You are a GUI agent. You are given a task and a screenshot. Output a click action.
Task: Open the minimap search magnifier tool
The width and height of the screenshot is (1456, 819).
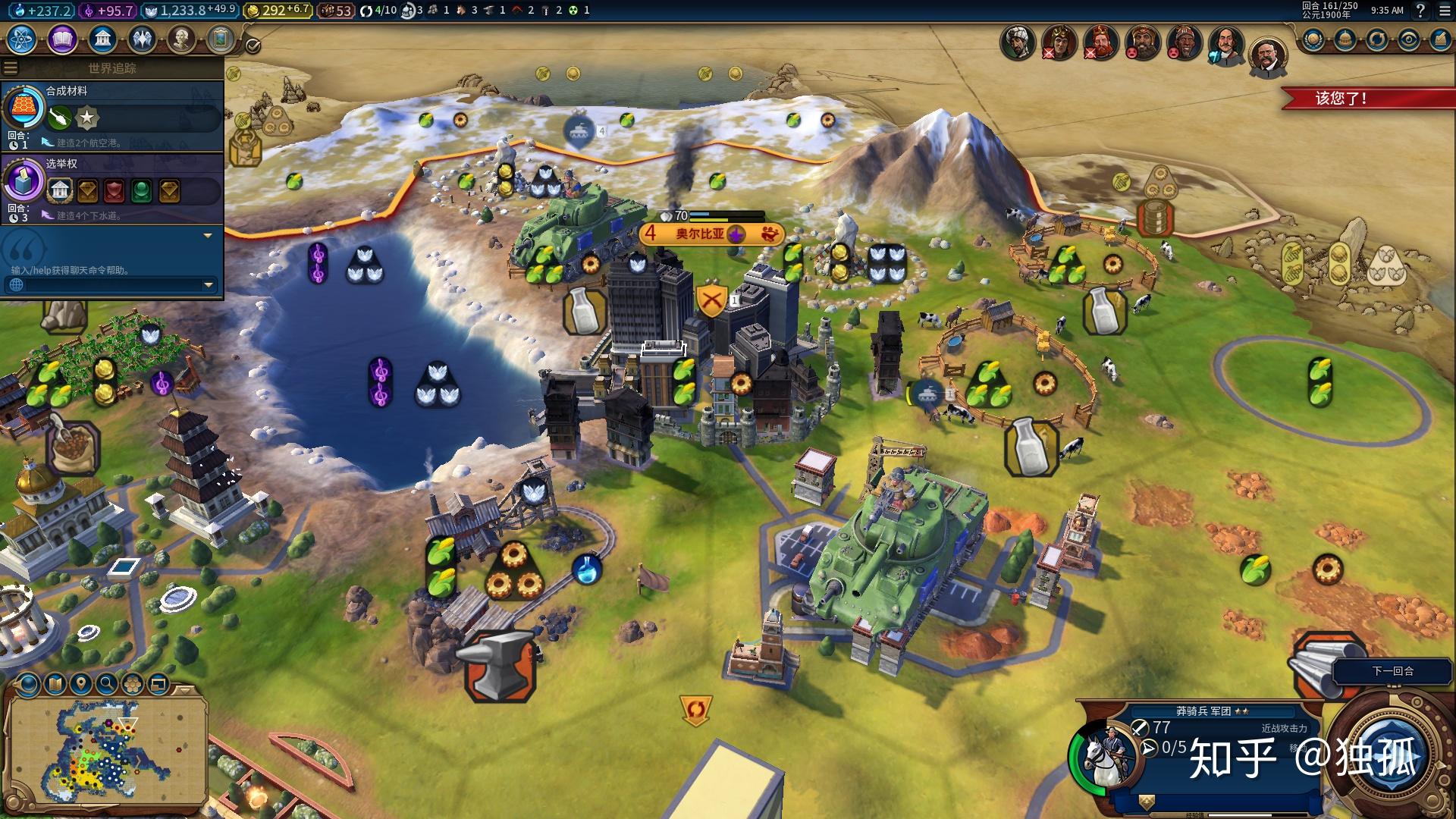pos(107,684)
